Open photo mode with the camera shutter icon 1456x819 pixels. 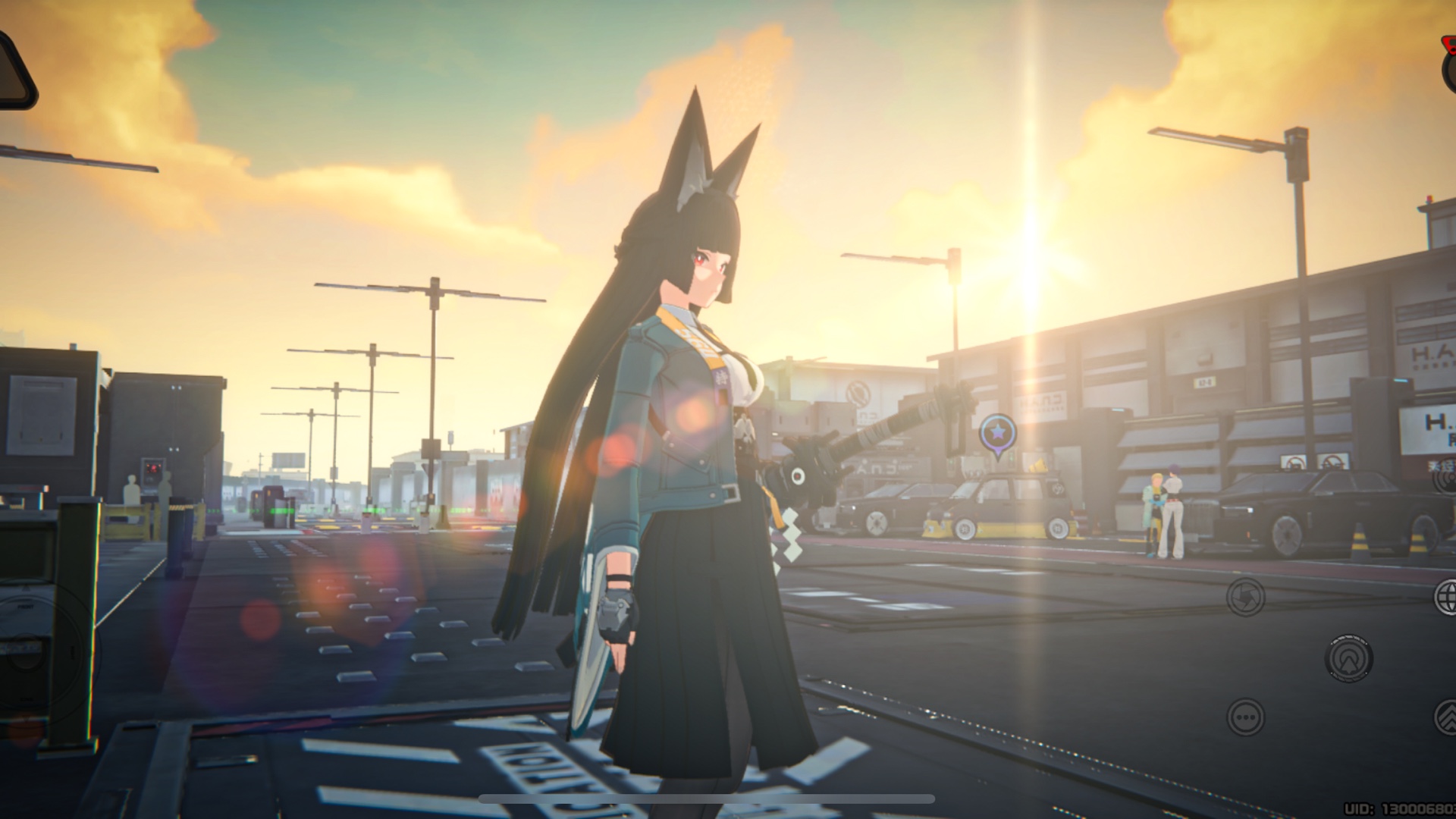pos(1246,598)
